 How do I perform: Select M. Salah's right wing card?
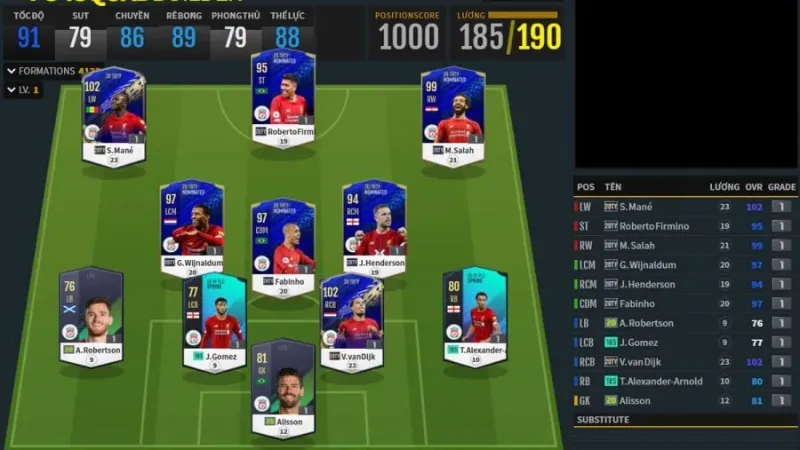click(453, 115)
